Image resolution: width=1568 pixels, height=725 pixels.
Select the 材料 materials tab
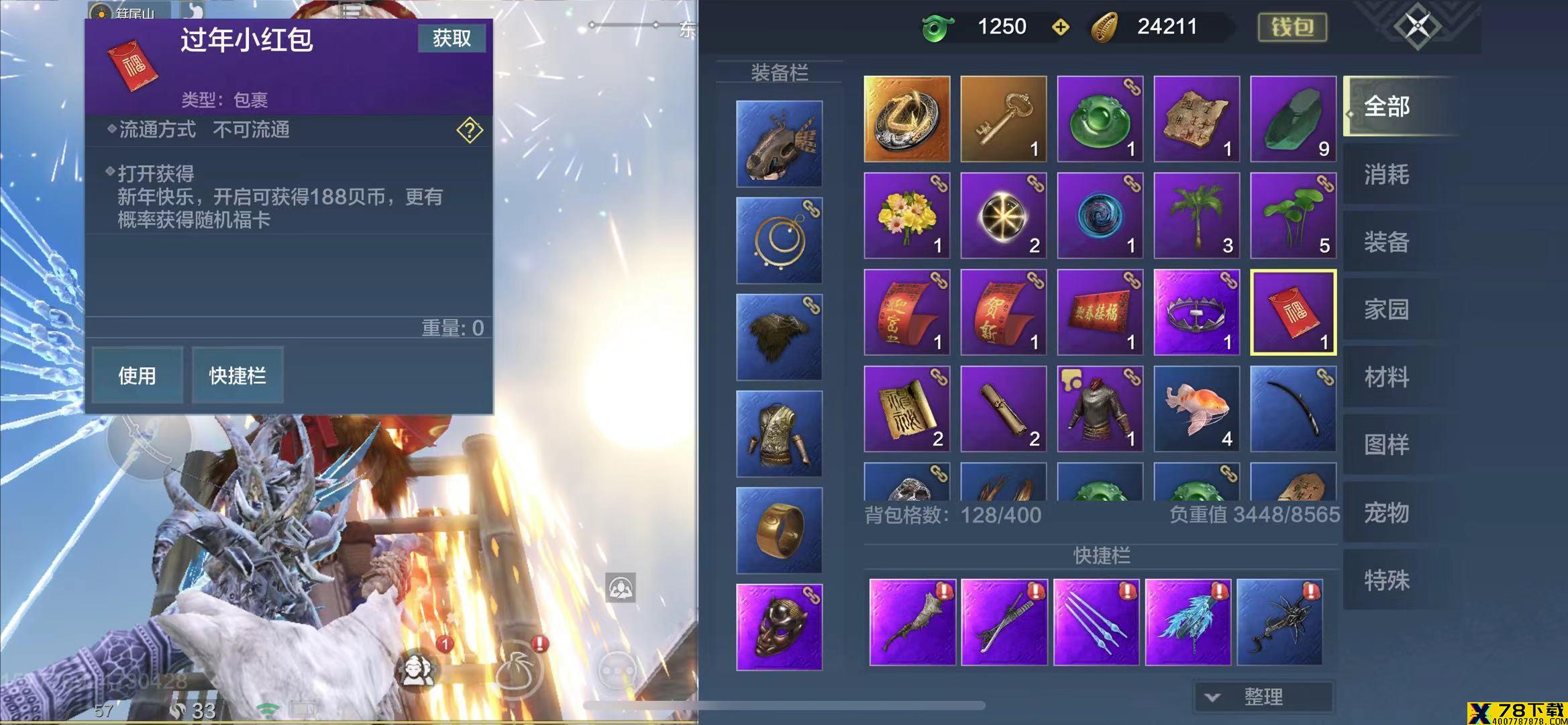coord(1386,377)
